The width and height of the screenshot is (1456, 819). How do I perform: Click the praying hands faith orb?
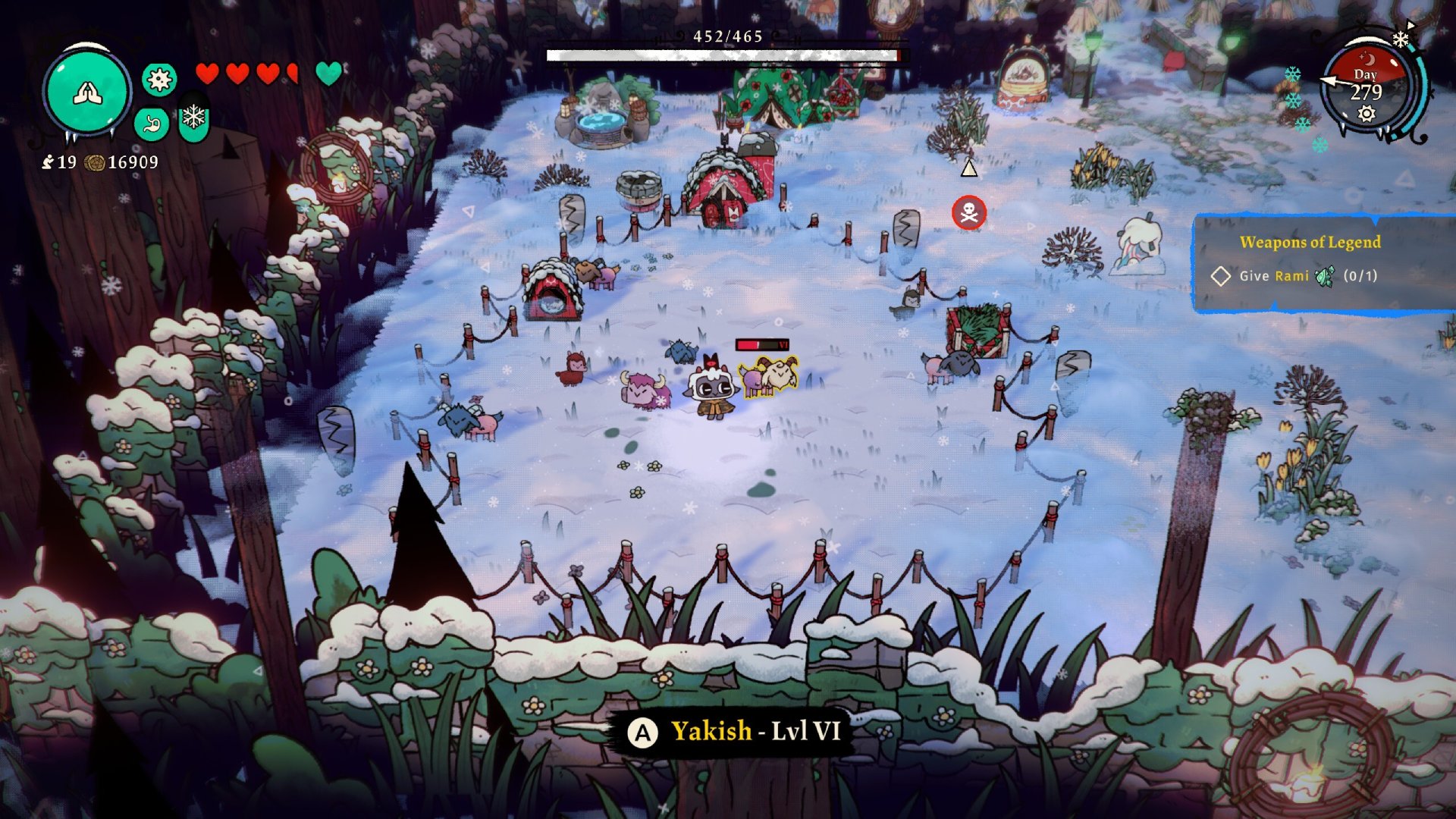point(87,93)
